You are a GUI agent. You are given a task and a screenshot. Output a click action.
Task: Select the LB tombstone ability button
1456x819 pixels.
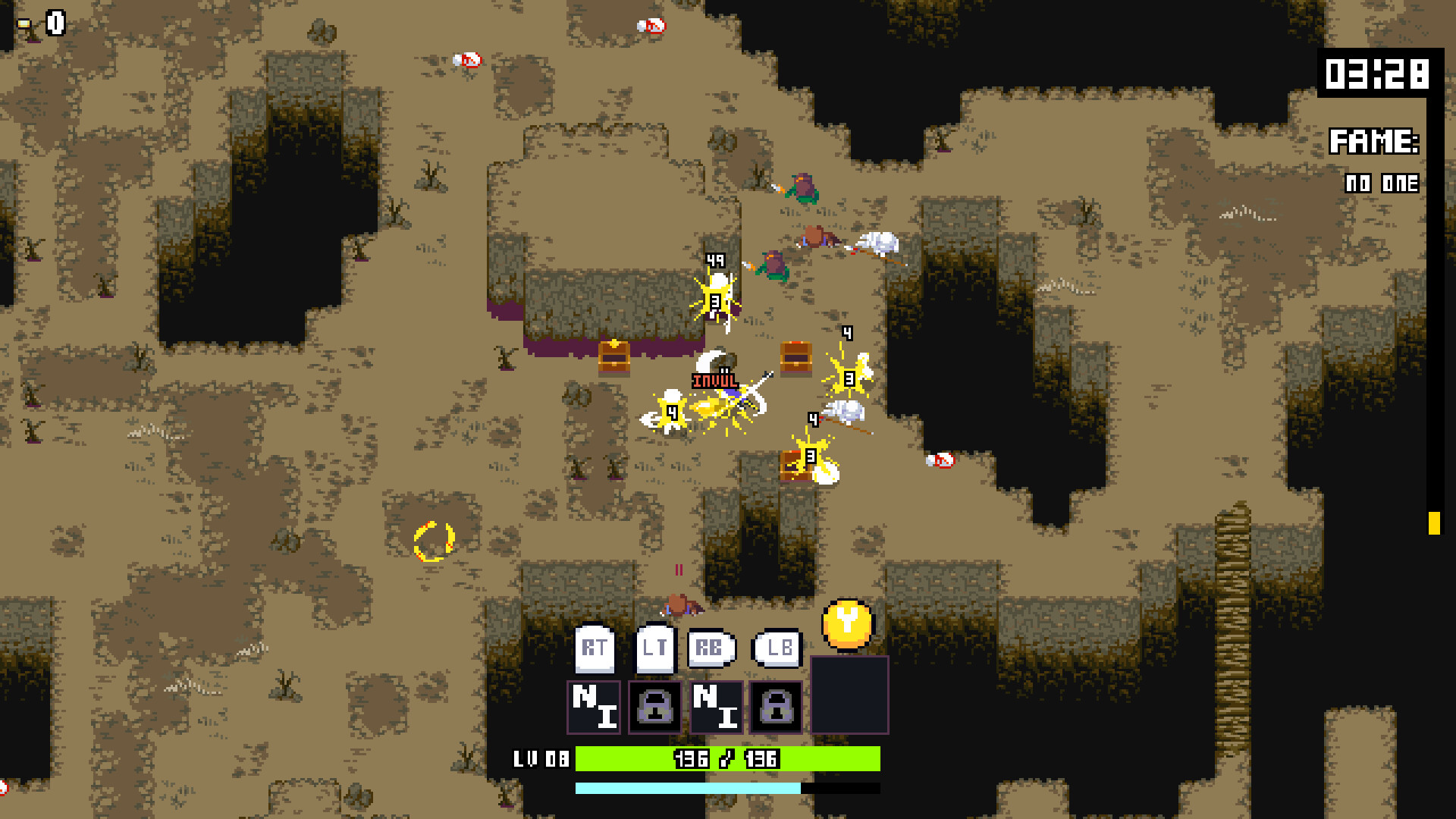(x=777, y=648)
